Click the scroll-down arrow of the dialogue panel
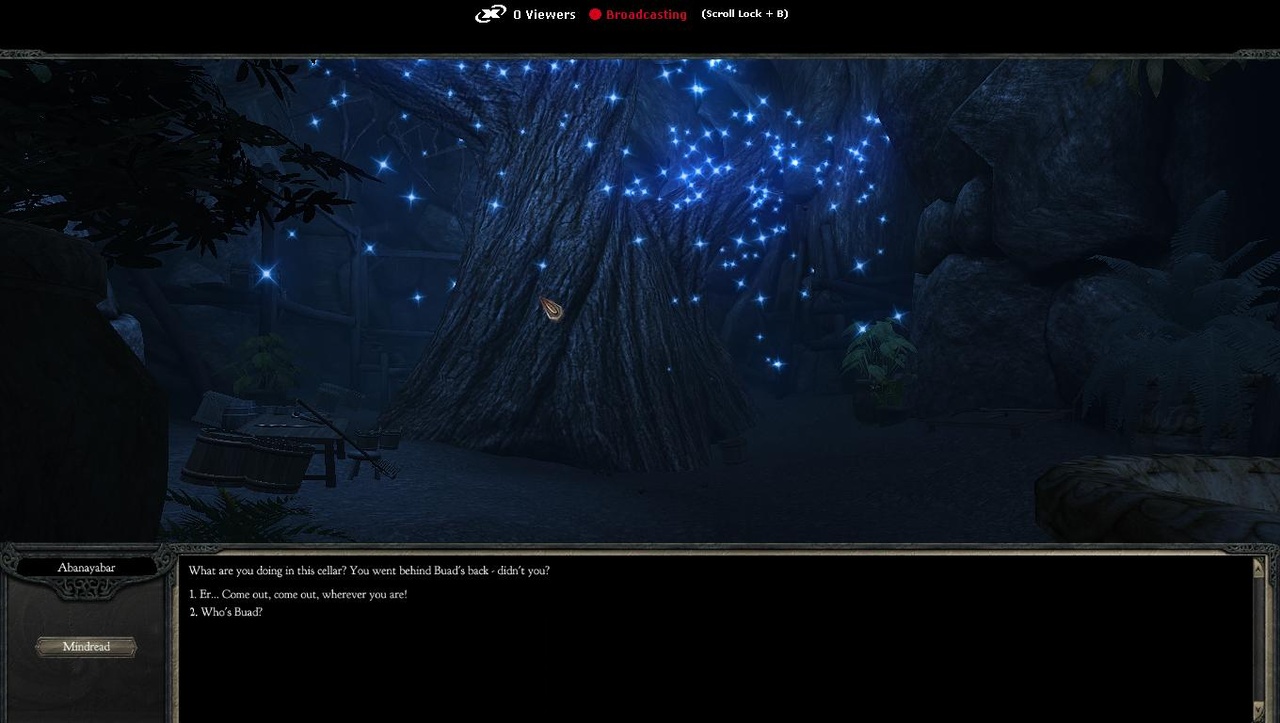 tap(1258, 708)
